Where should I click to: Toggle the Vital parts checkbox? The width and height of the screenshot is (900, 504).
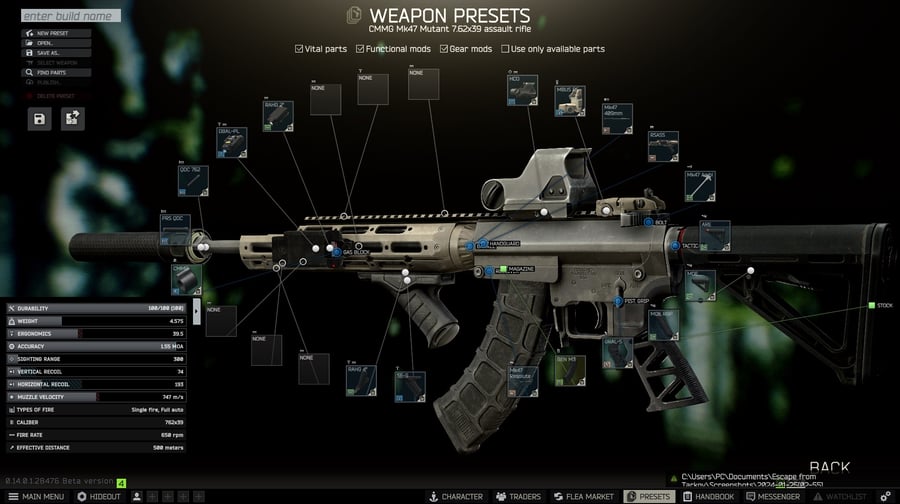point(300,49)
